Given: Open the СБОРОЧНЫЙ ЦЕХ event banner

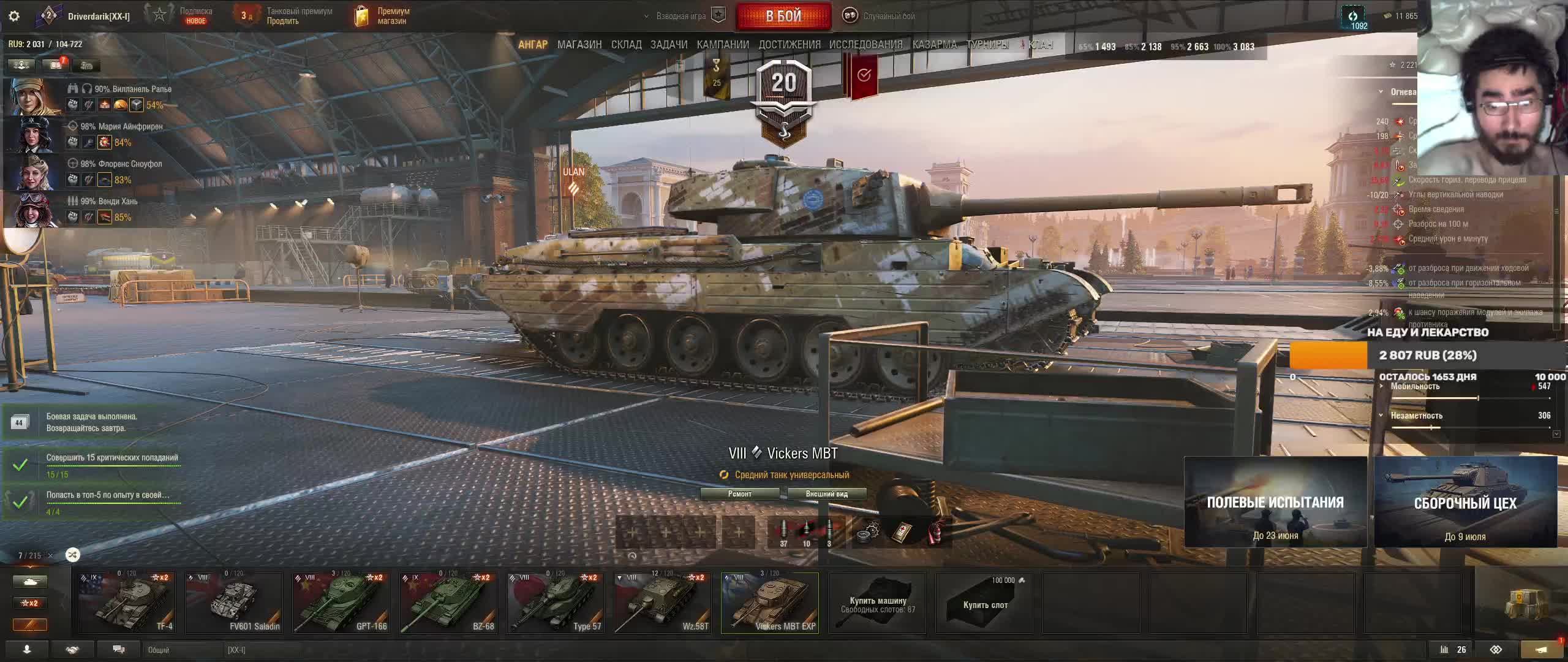Looking at the screenshot, I should tap(1465, 502).
